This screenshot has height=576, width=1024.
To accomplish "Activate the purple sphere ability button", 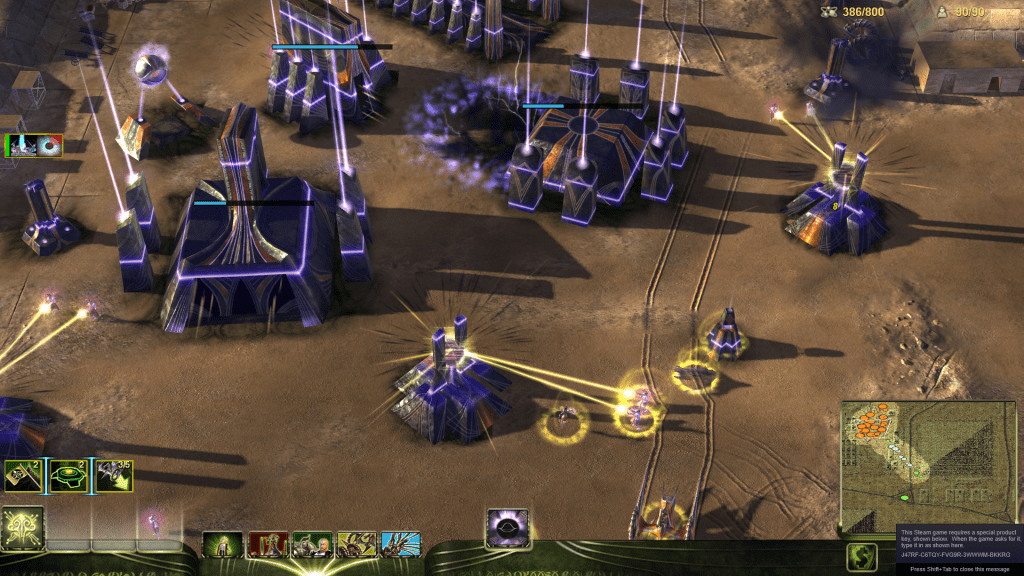I will pyautogui.click(x=507, y=527).
